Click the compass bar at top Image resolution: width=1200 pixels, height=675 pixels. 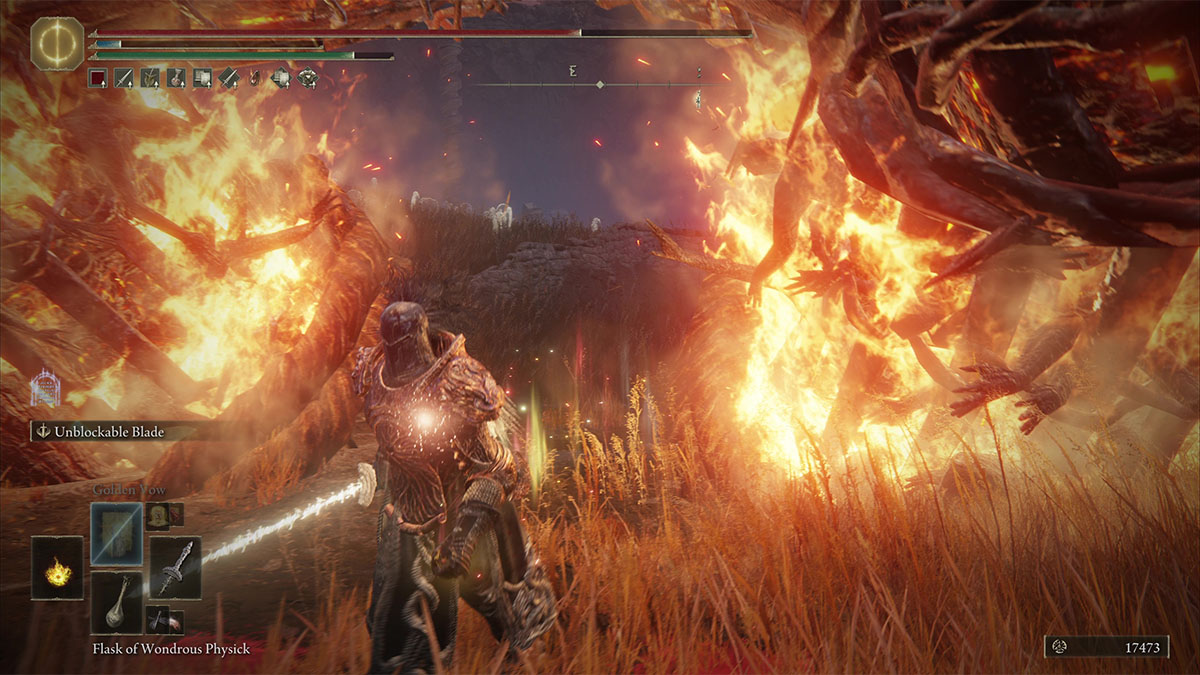pyautogui.click(x=600, y=85)
